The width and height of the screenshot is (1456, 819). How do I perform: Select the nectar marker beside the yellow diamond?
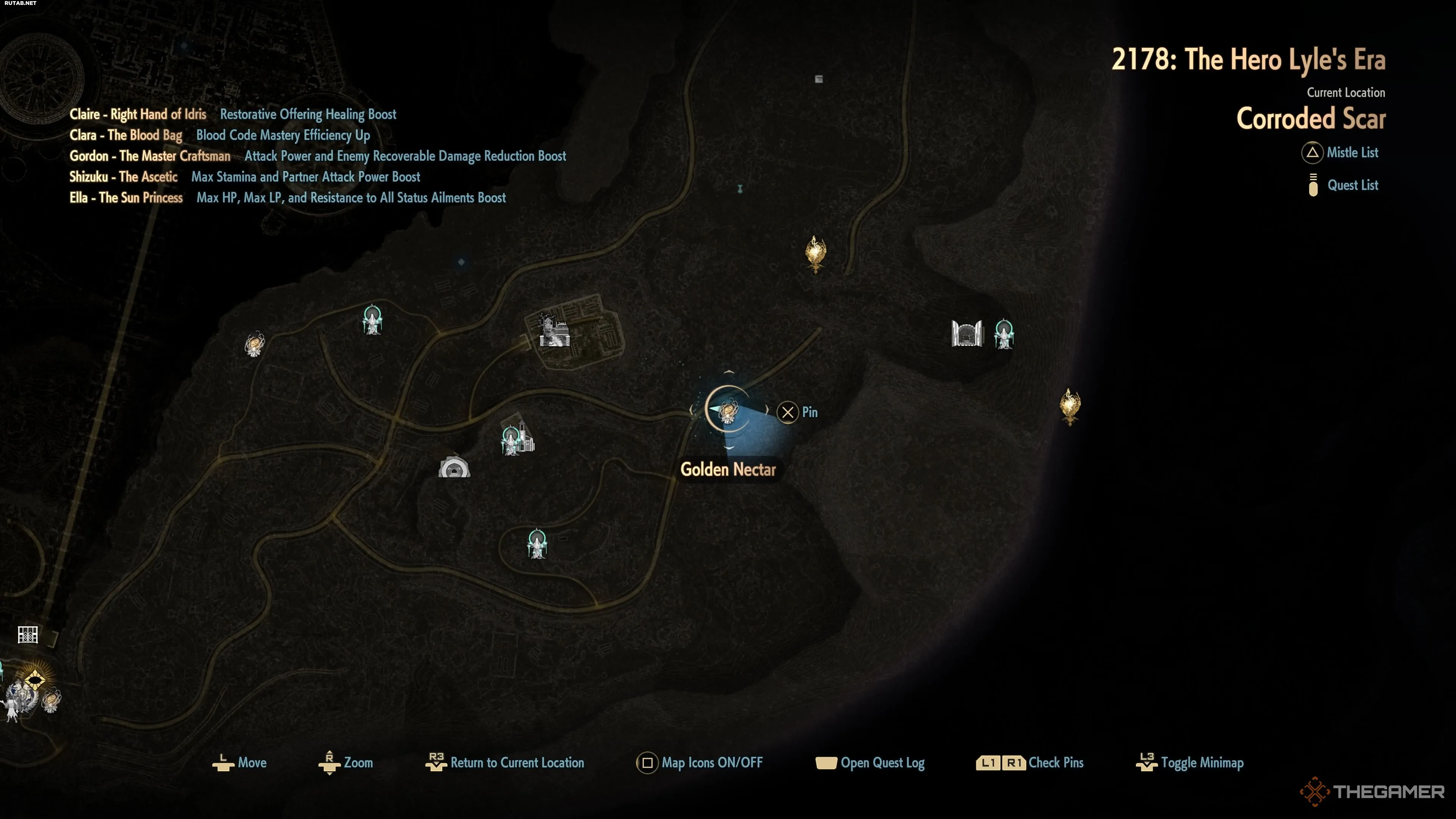(52, 700)
